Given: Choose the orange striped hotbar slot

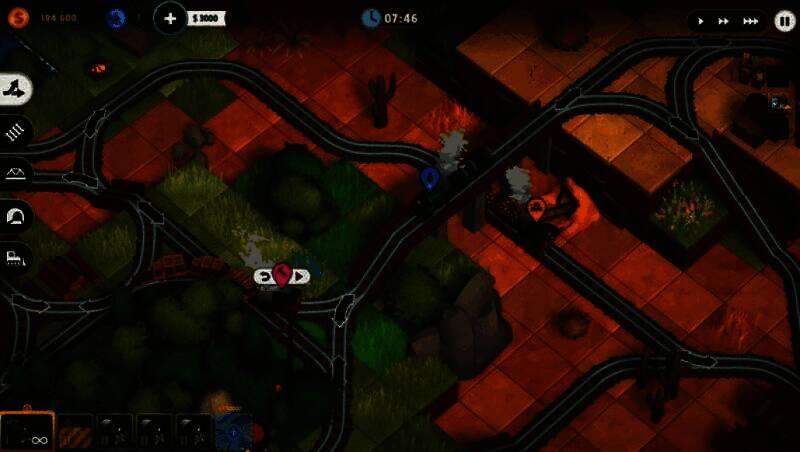Looking at the screenshot, I should 73,432.
